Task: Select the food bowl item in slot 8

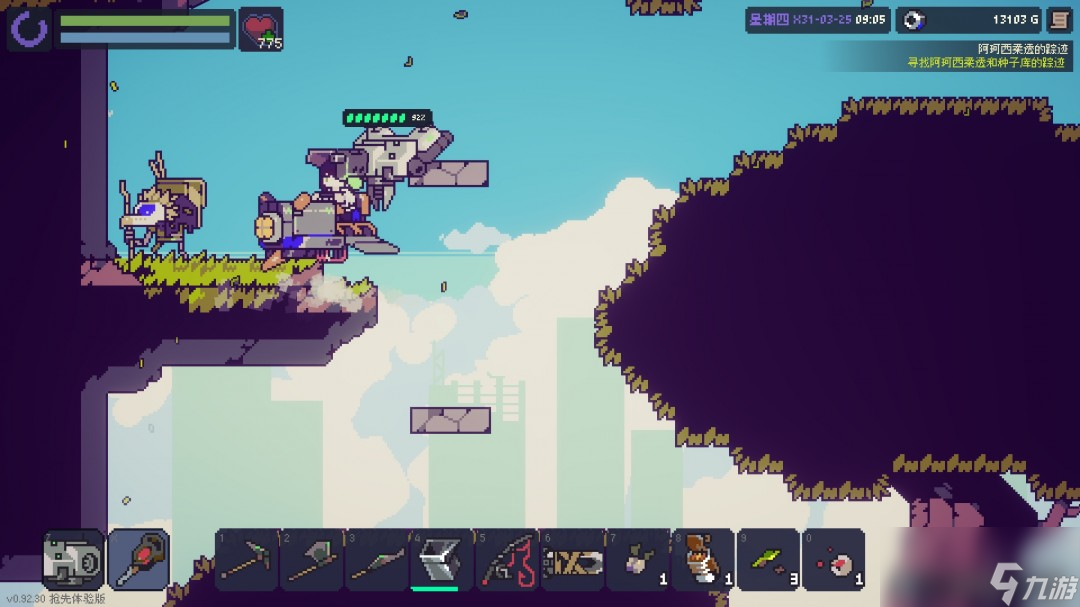Action: click(702, 560)
